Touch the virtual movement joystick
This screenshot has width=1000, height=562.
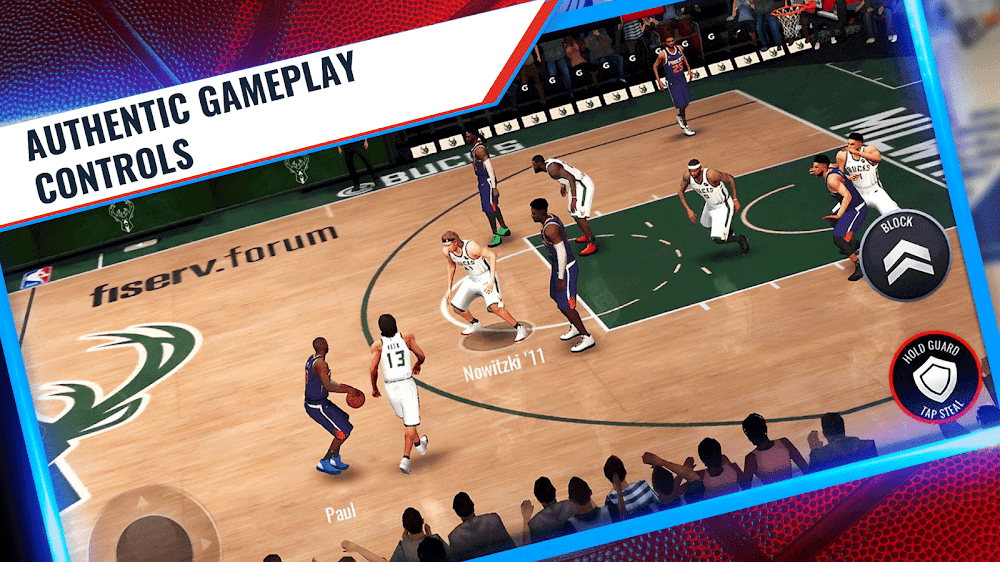pos(152,530)
